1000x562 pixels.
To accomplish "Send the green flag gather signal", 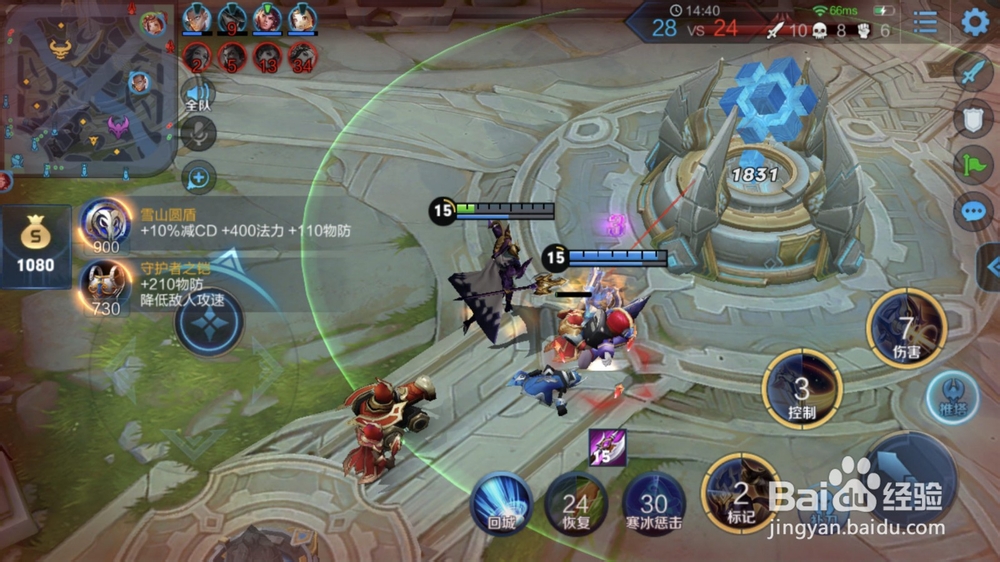I will click(x=973, y=165).
